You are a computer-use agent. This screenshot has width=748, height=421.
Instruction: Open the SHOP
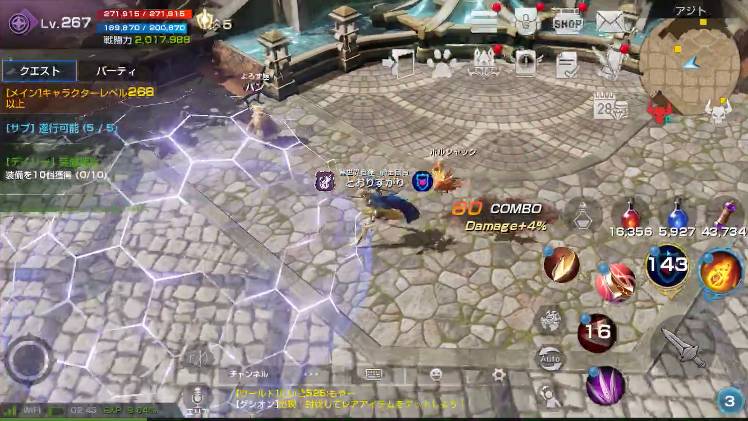pyautogui.click(x=567, y=22)
